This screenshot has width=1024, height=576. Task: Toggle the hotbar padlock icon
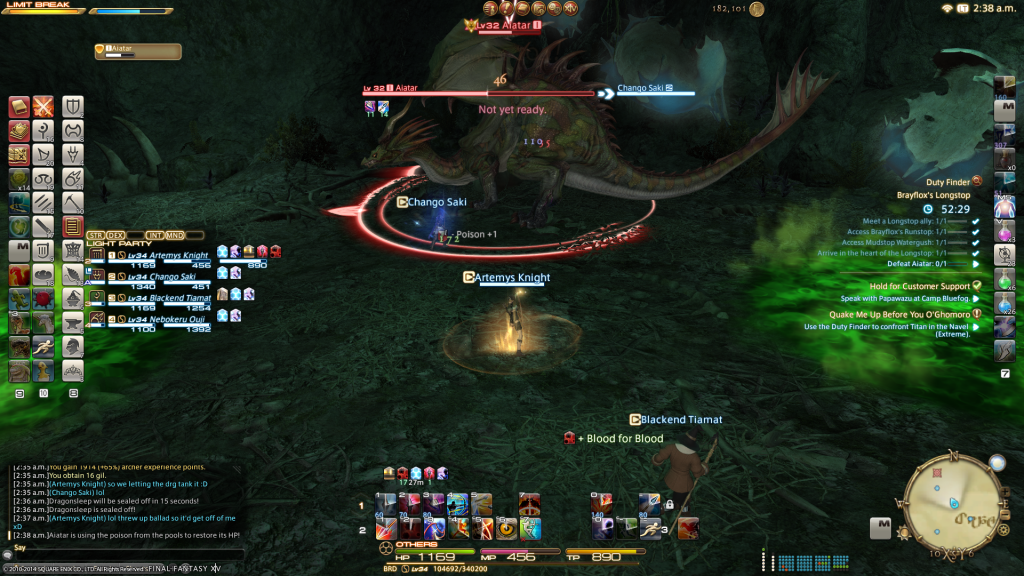click(669, 504)
